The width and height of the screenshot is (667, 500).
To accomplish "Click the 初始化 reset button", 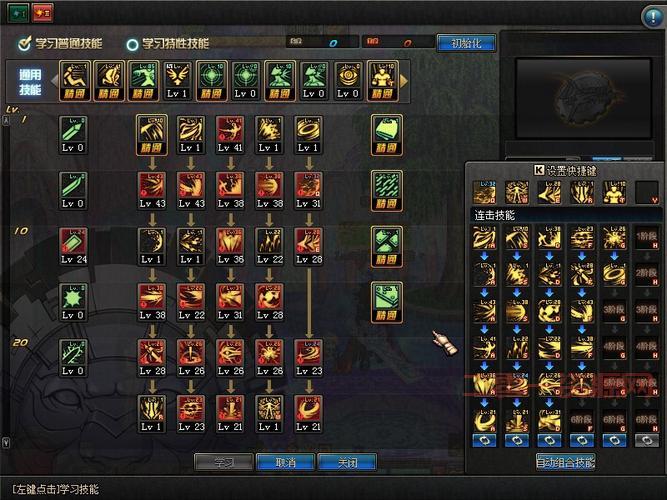I will [465, 43].
